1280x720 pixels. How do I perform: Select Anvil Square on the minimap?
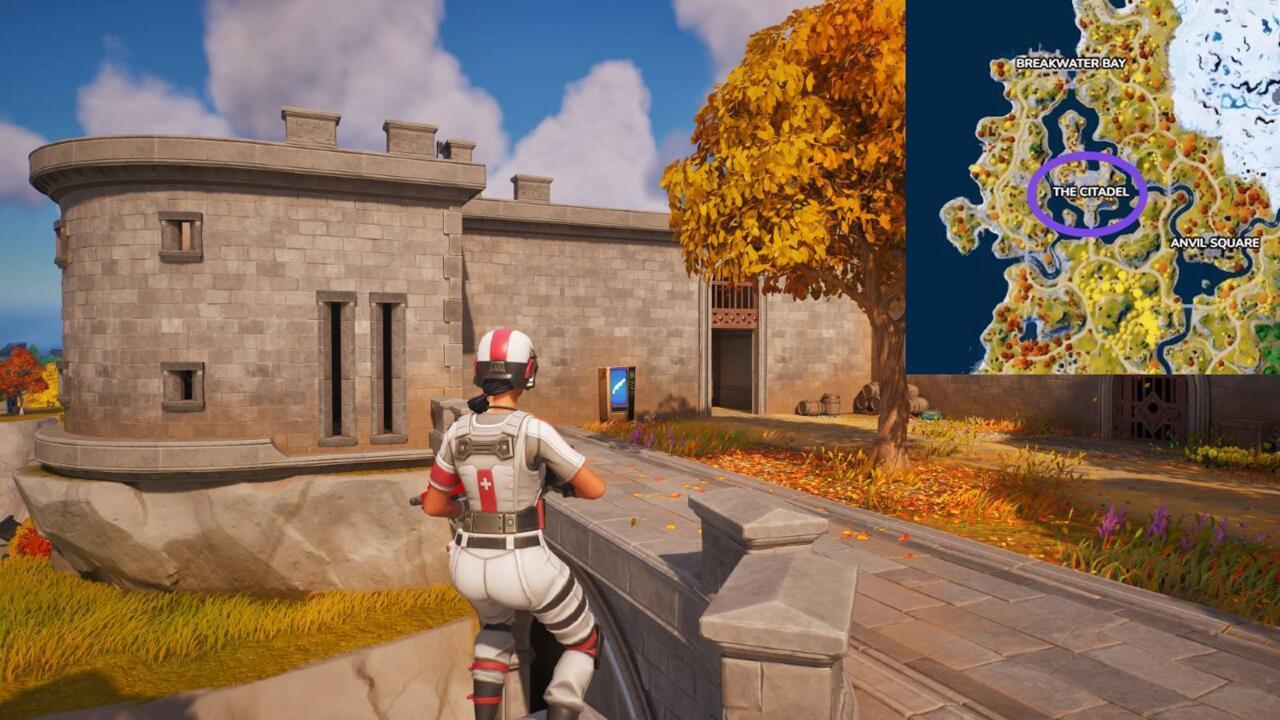[x=1215, y=241]
